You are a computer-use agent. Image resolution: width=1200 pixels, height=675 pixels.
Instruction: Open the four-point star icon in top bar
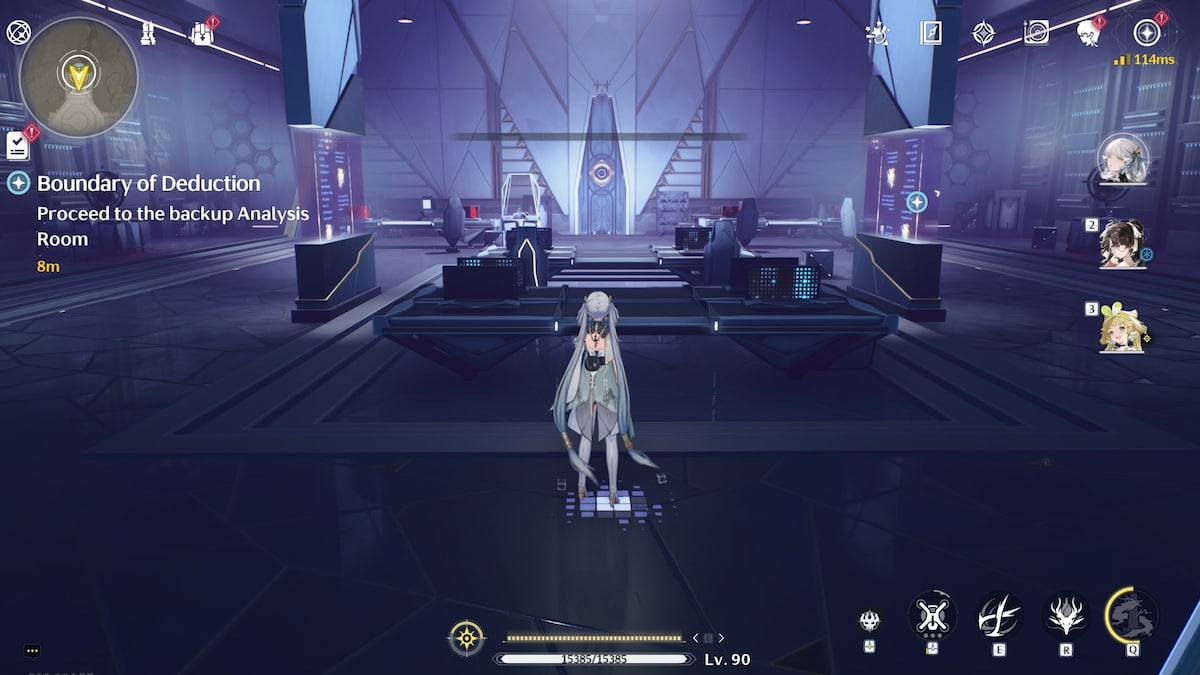[x=984, y=33]
